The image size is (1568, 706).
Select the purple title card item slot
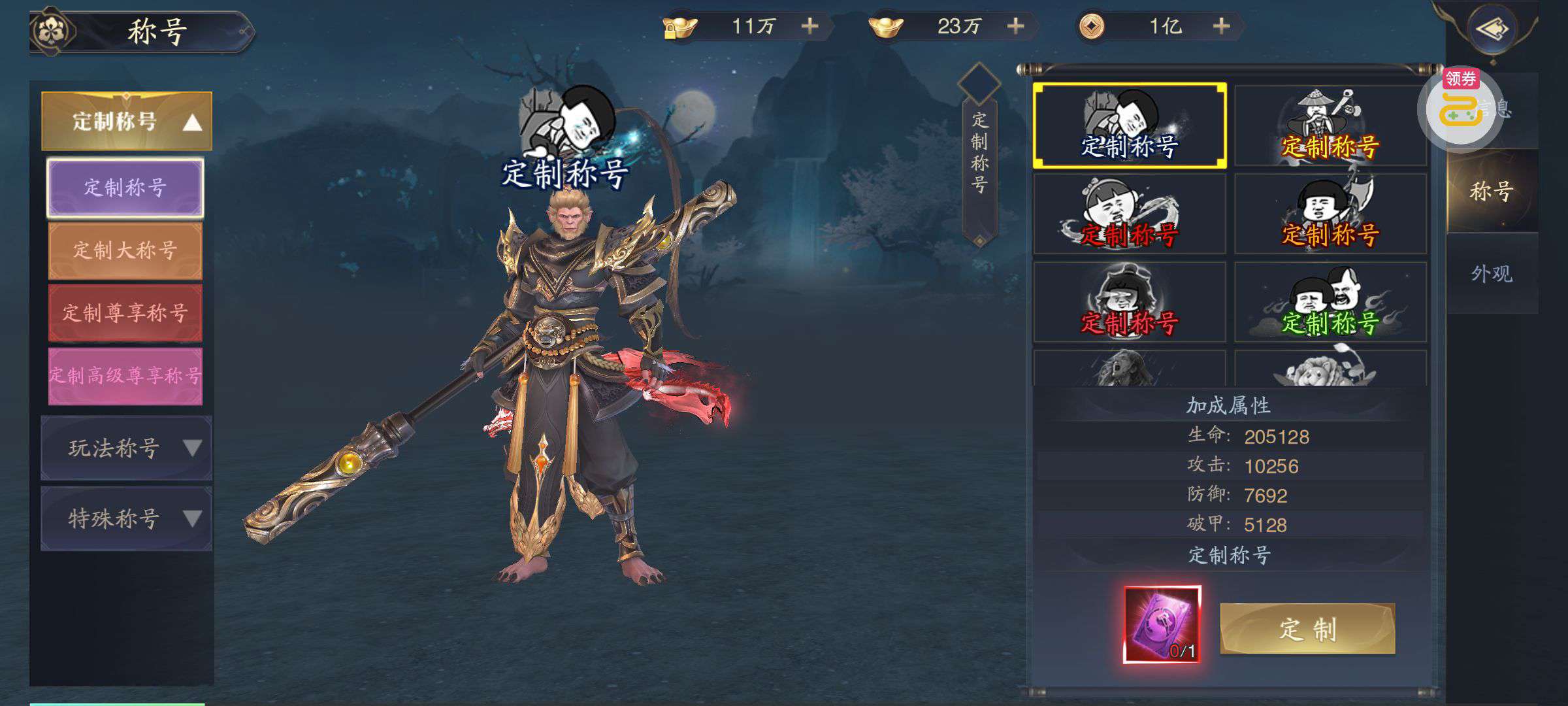pos(1162,624)
